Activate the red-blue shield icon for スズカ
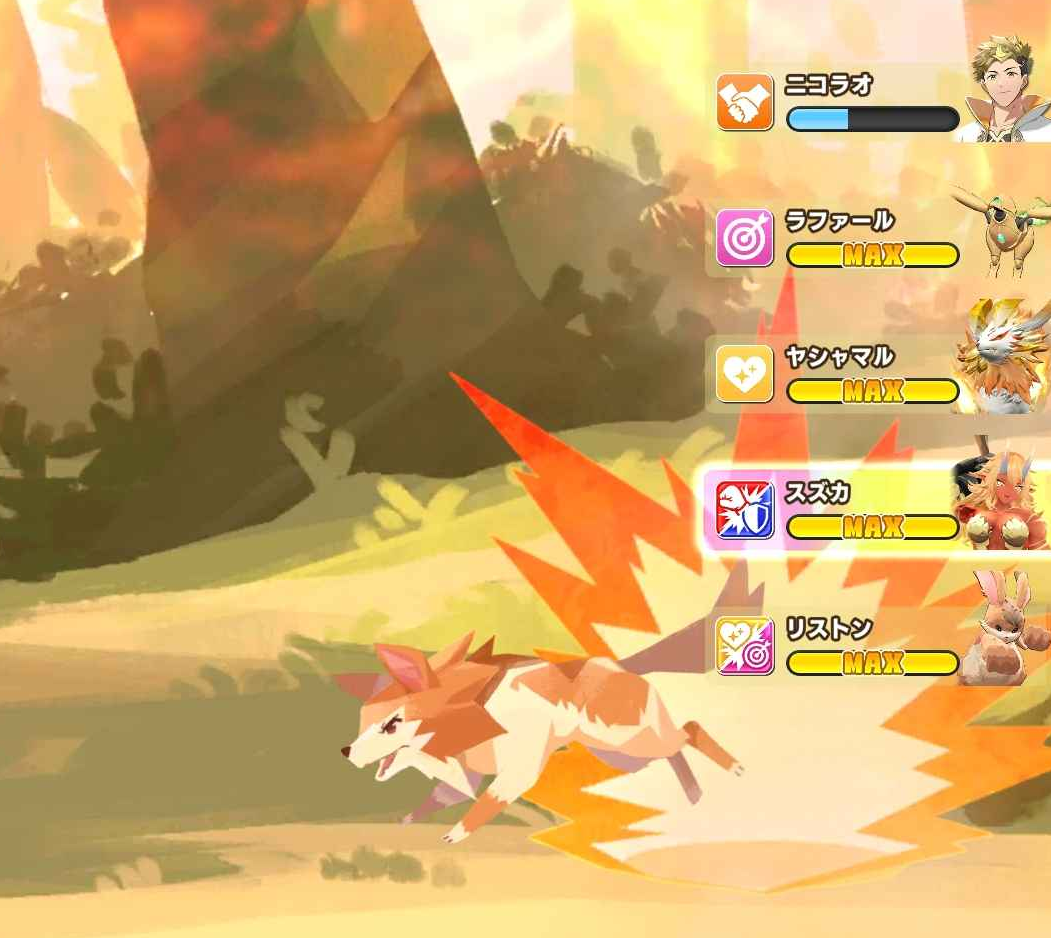The image size is (1051, 938). [x=745, y=510]
